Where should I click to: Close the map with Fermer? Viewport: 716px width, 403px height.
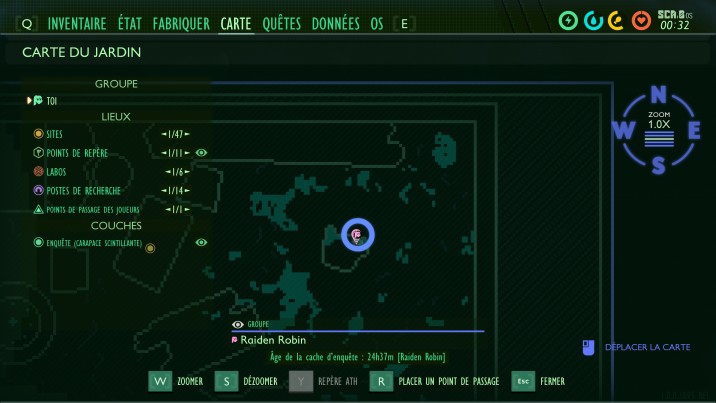[539, 381]
